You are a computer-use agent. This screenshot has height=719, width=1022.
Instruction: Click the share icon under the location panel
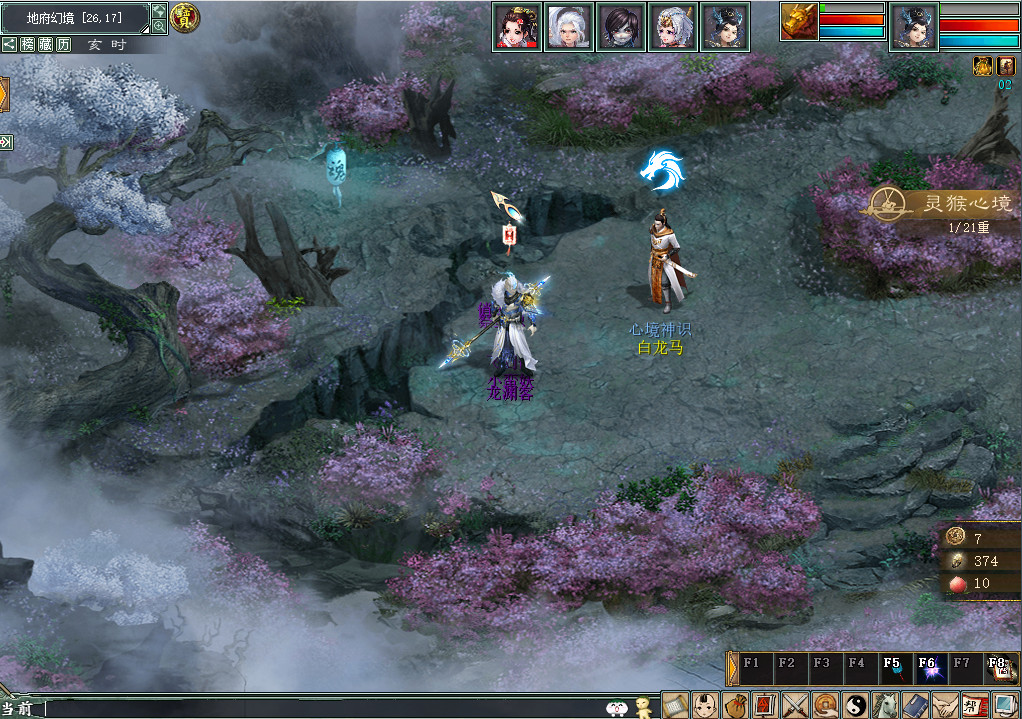click(x=9, y=44)
